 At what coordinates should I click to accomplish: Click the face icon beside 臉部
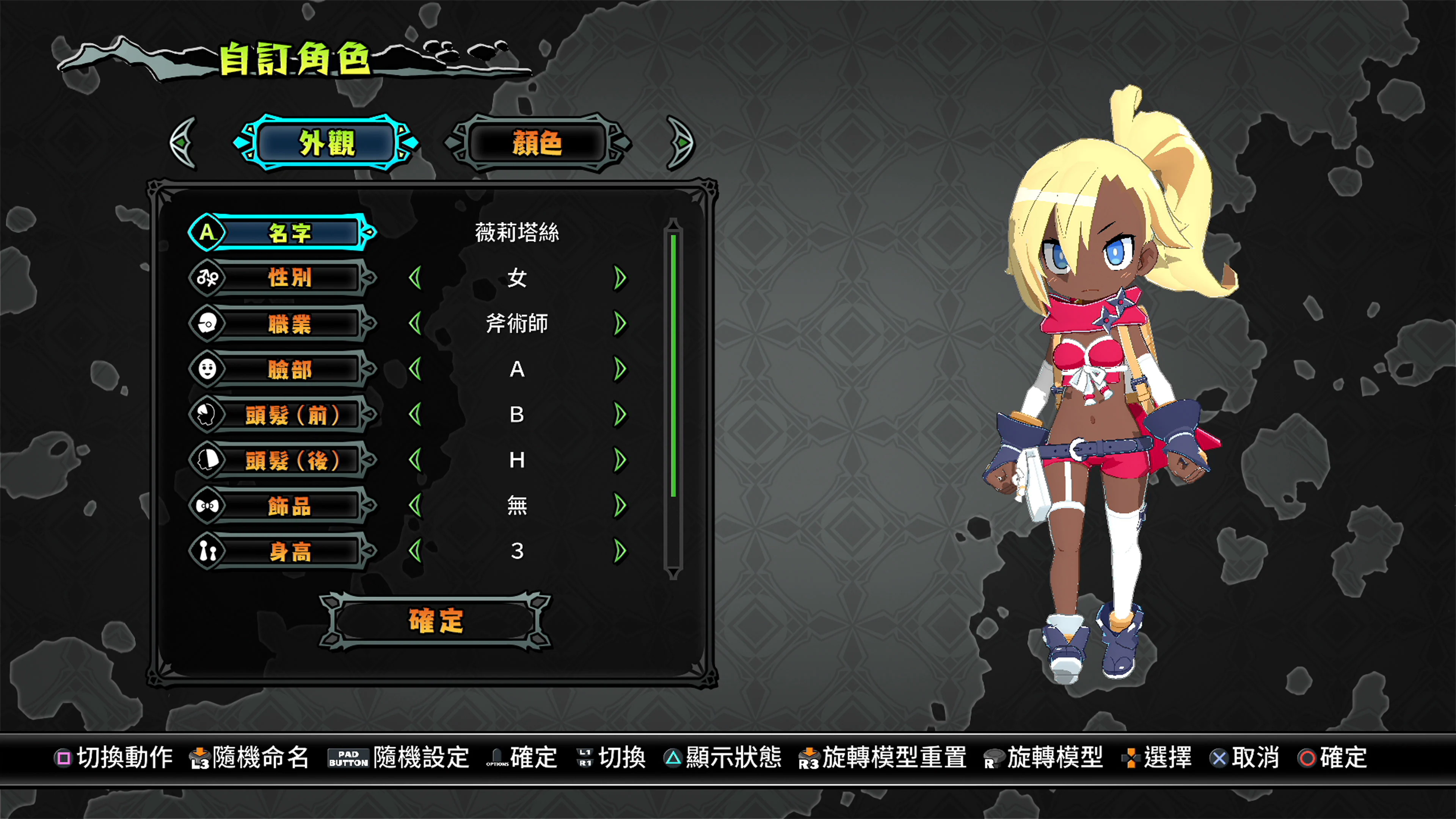pyautogui.click(x=207, y=369)
